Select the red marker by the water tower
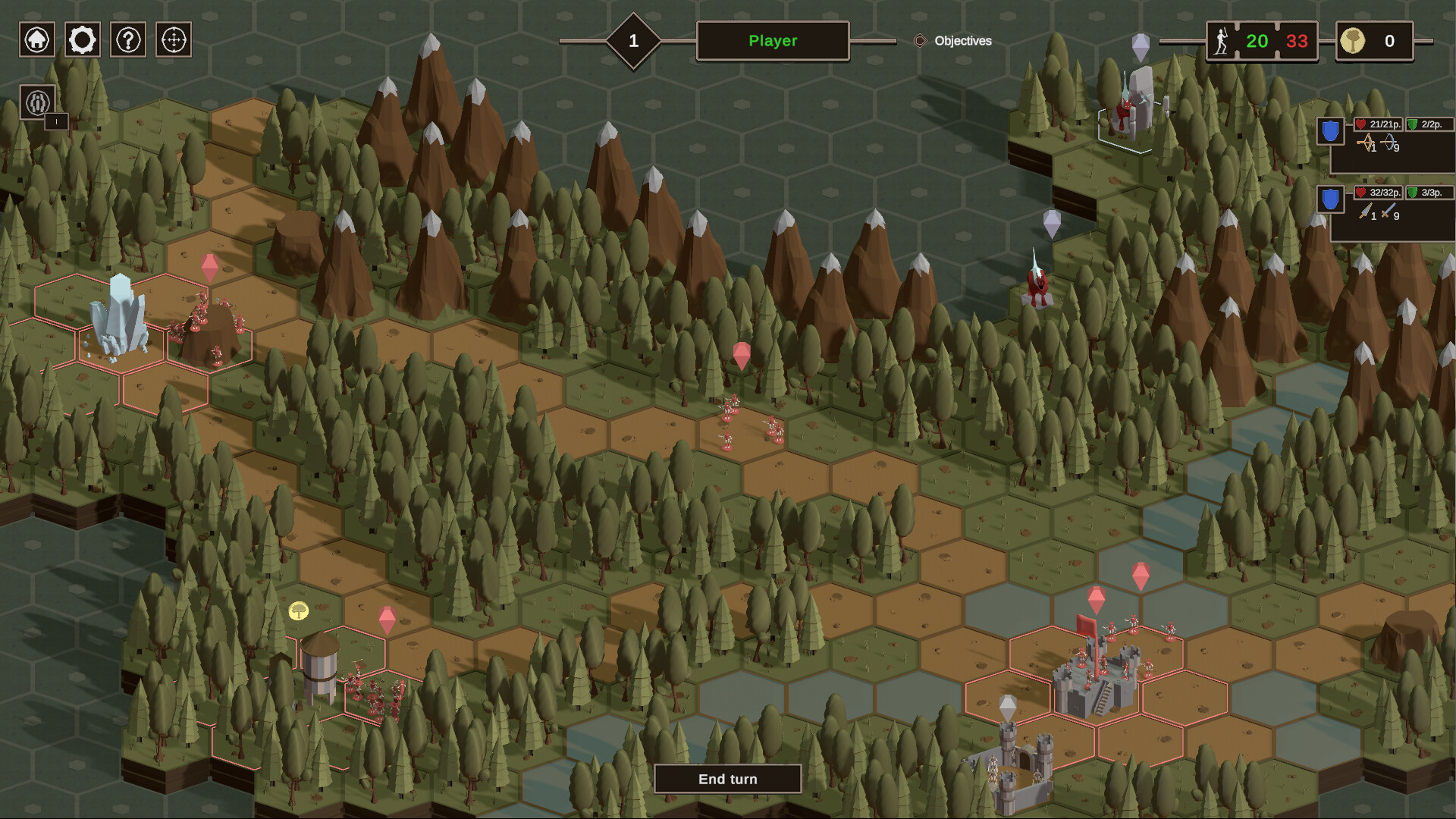Image resolution: width=1456 pixels, height=819 pixels. pyautogui.click(x=387, y=619)
